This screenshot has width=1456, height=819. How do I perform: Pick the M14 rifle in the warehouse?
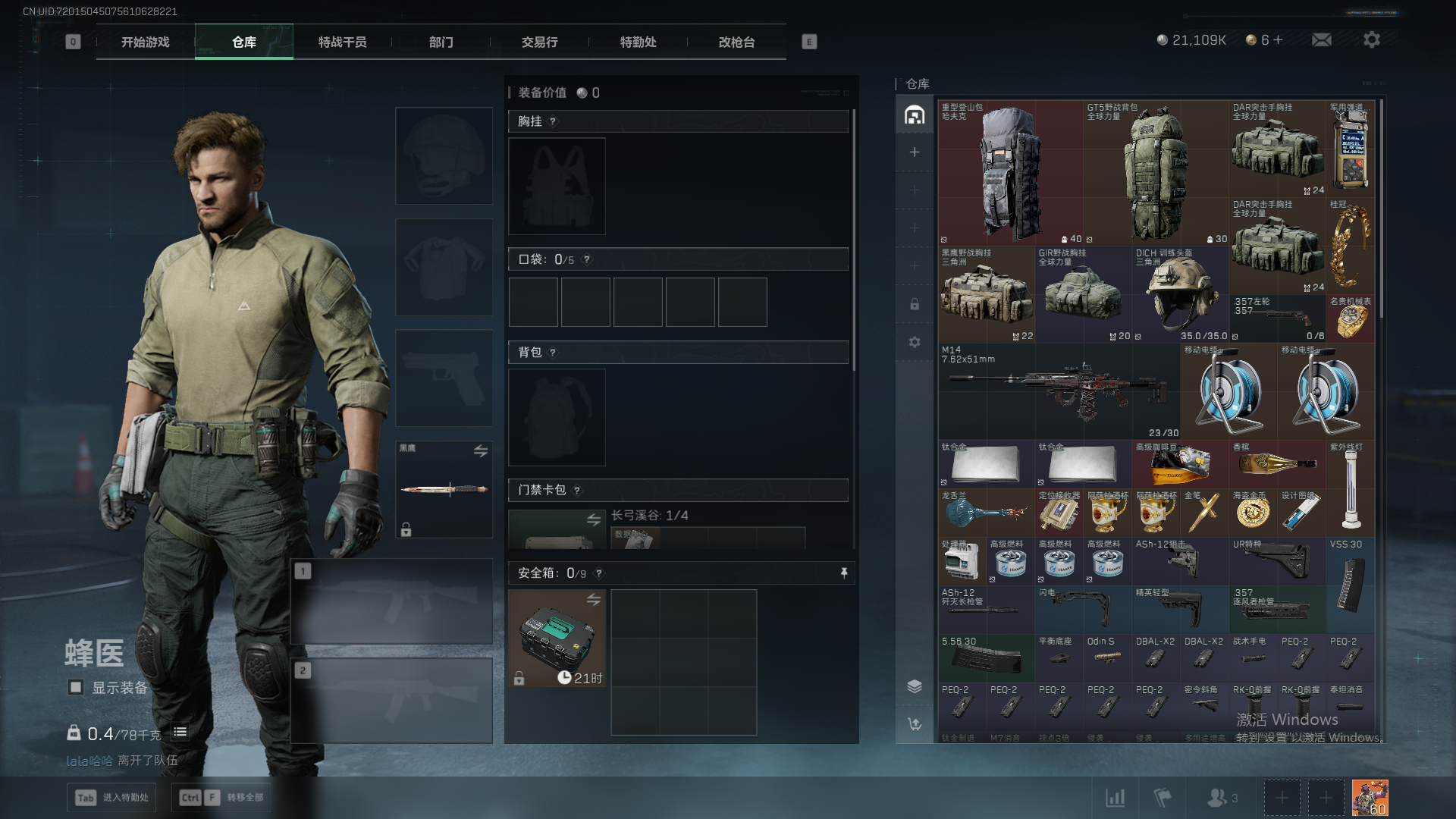pyautogui.click(x=1059, y=391)
